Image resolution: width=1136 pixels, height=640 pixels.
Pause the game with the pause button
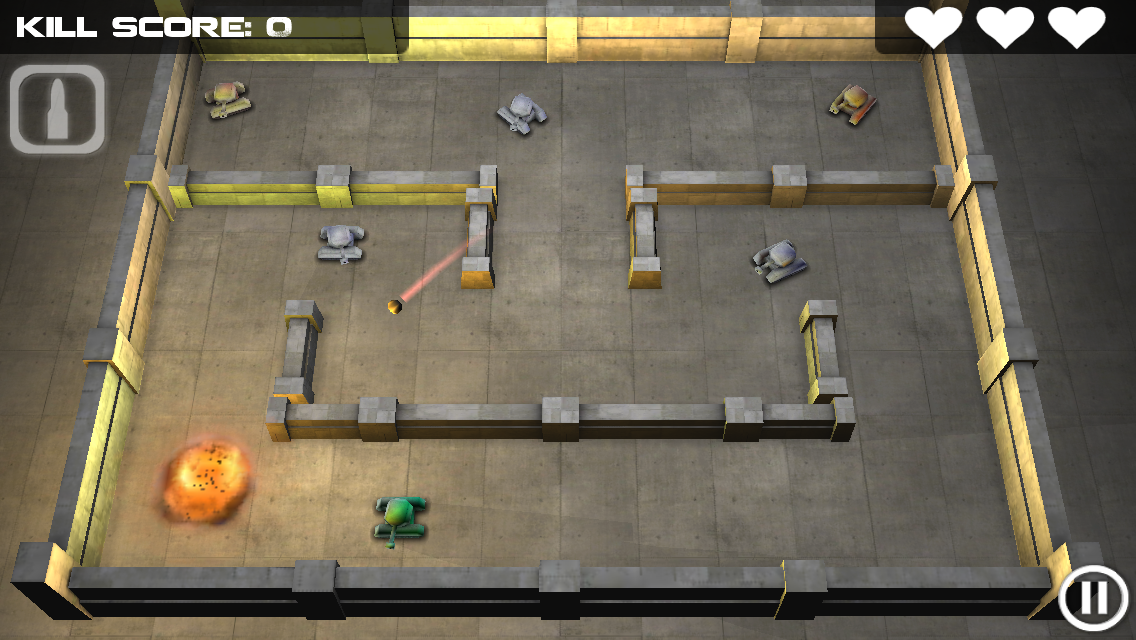point(1094,598)
